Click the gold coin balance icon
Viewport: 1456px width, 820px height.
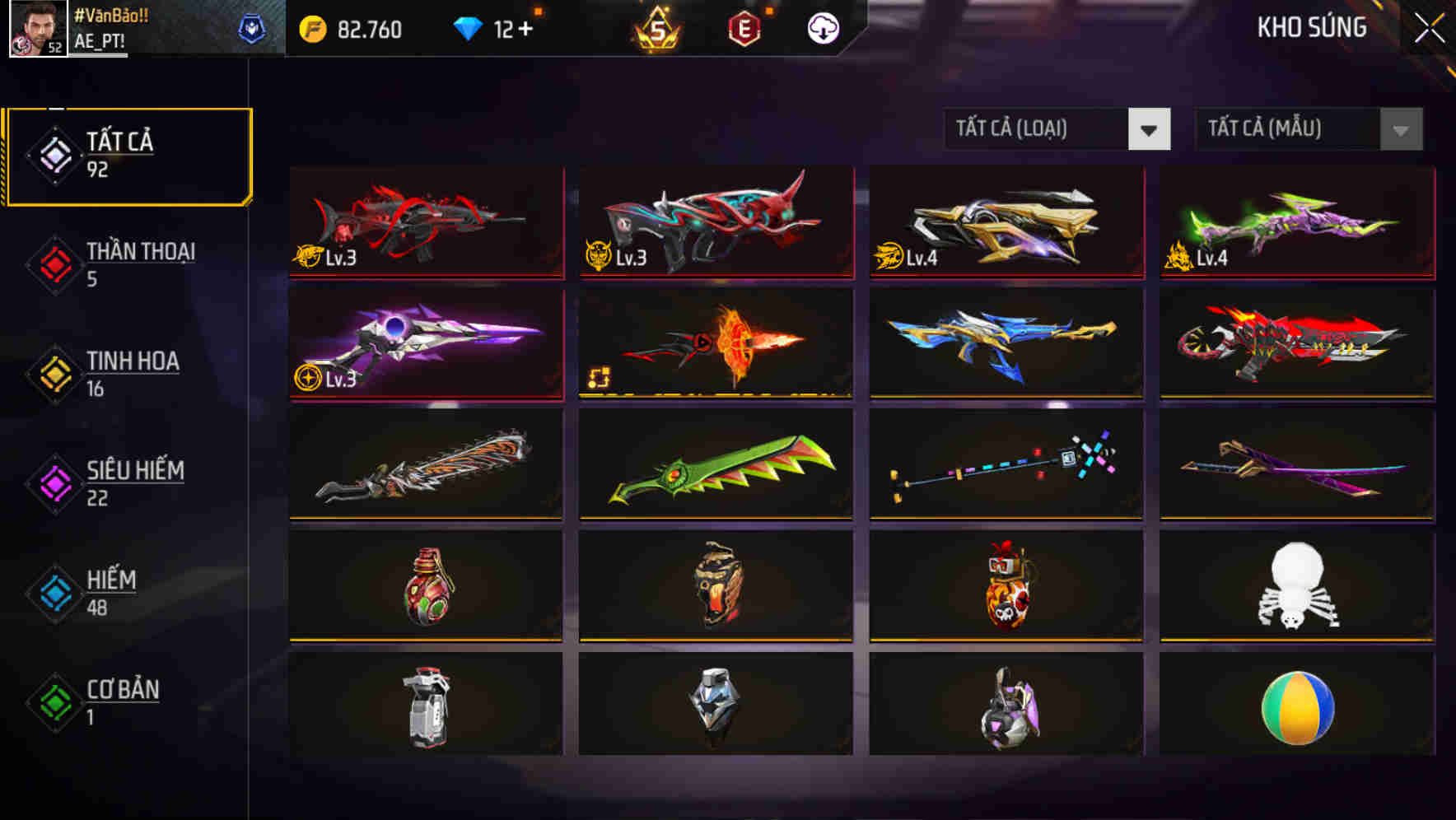pos(311,27)
